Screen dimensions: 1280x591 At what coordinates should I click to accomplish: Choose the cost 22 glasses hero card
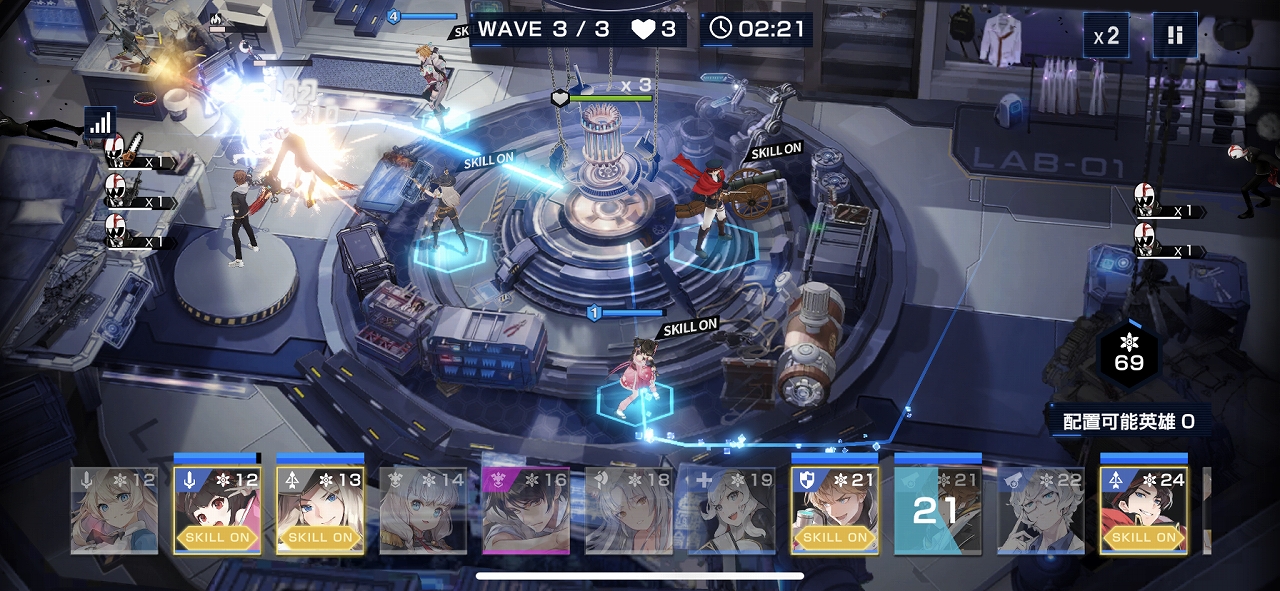click(1041, 509)
